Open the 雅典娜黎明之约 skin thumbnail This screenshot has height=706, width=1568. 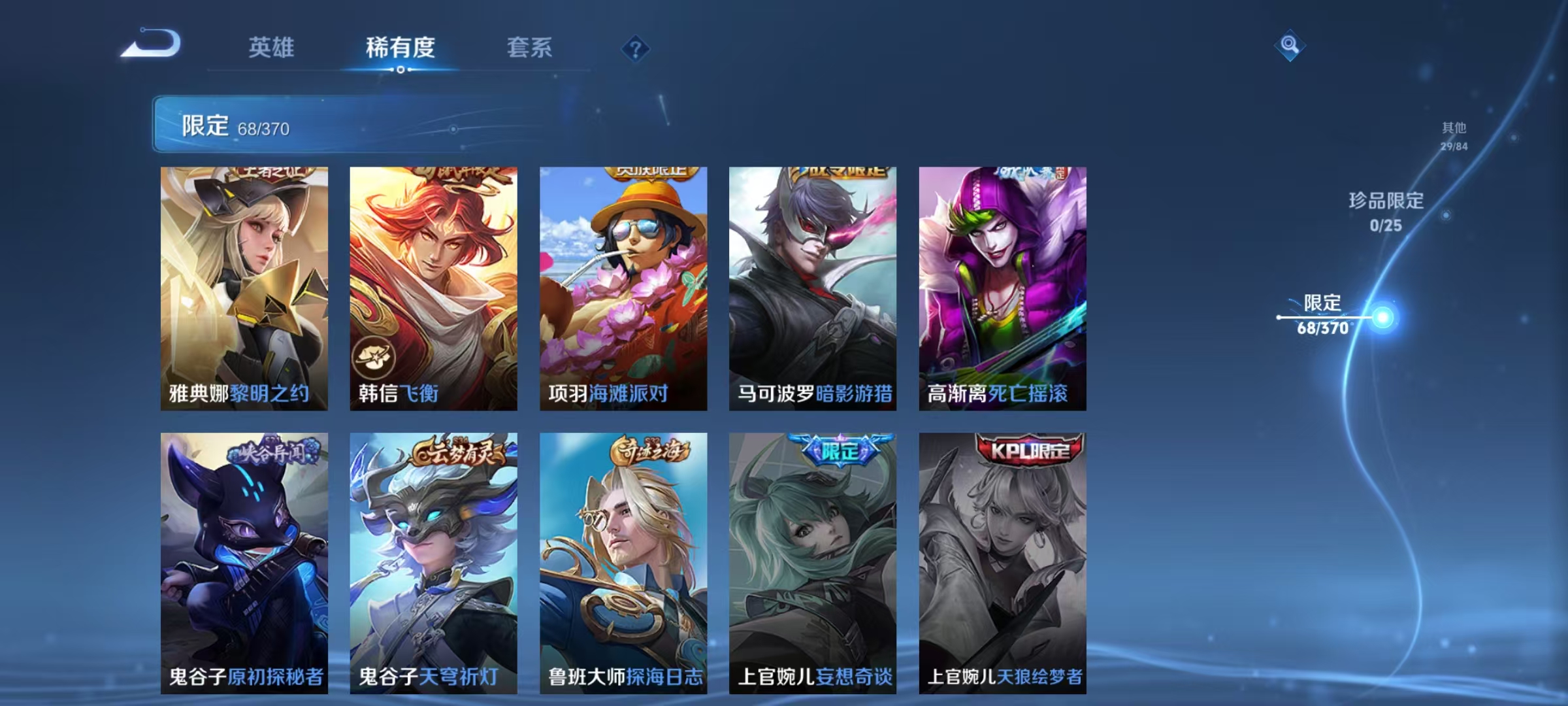243,288
